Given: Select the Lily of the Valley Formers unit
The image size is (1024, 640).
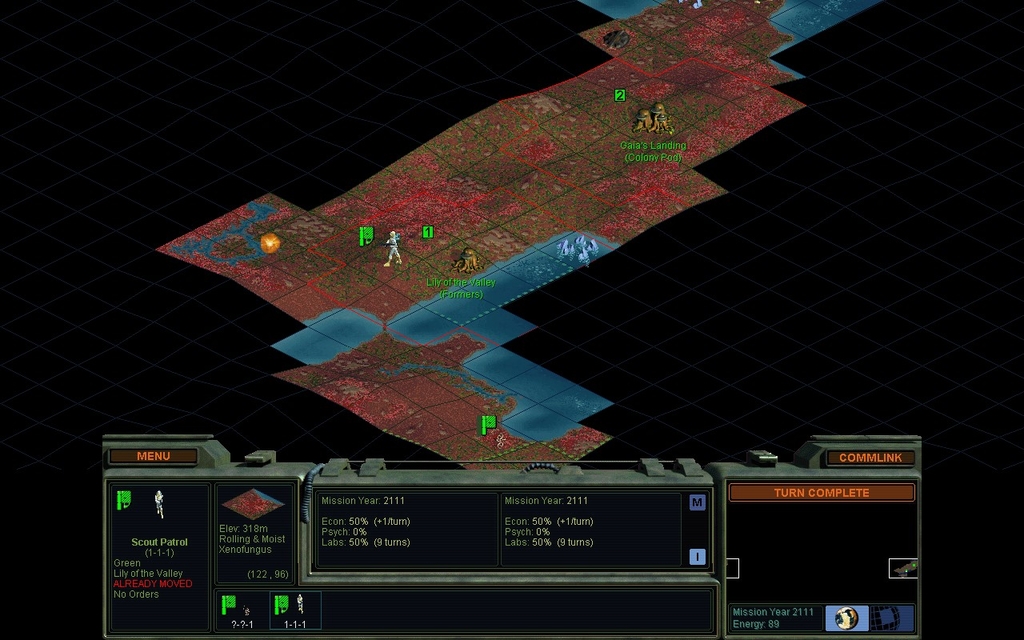Looking at the screenshot, I should 463,262.
